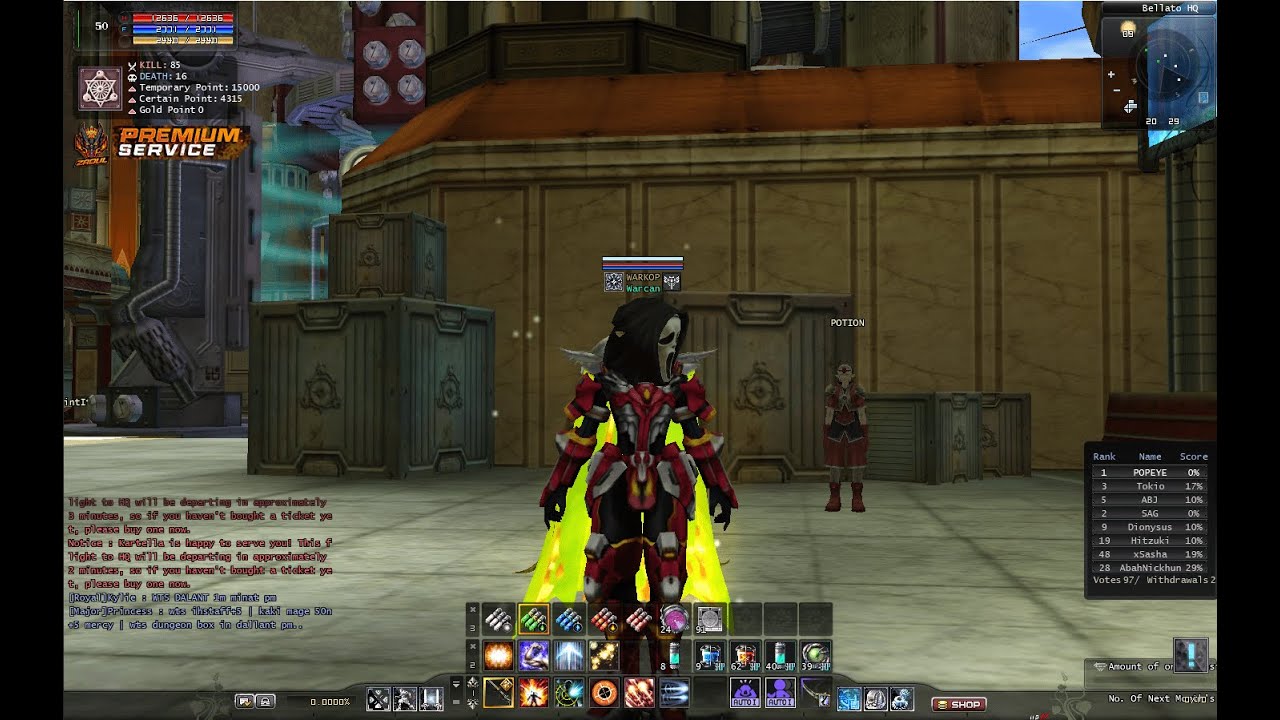Screen dimensions: 1280x720
Task: Toggle the first purple AUTO button
Action: [744, 692]
